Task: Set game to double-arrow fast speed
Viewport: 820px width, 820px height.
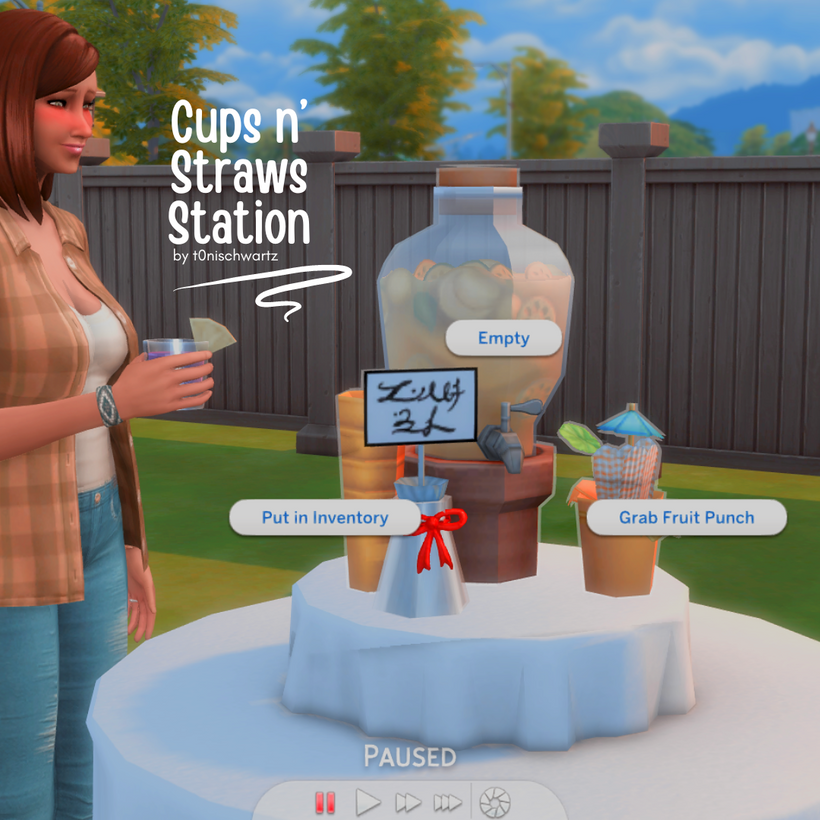Action: (407, 802)
